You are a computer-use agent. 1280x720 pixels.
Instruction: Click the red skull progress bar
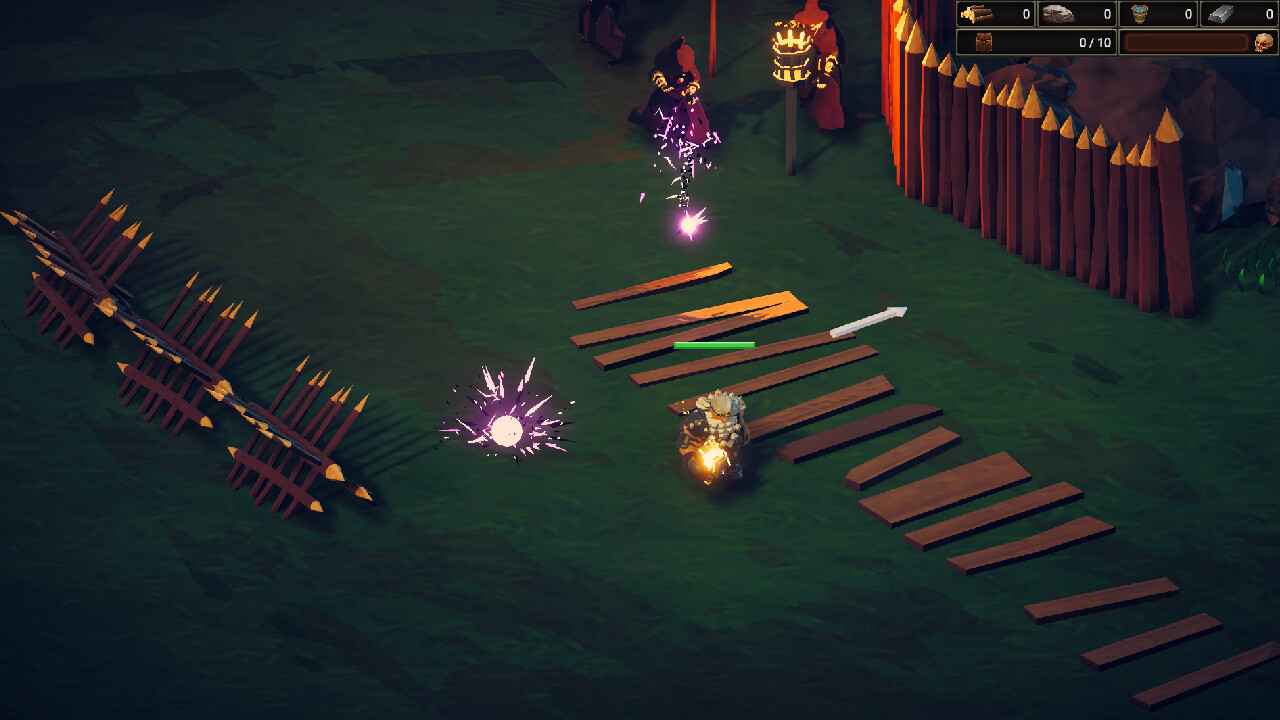click(x=1187, y=42)
